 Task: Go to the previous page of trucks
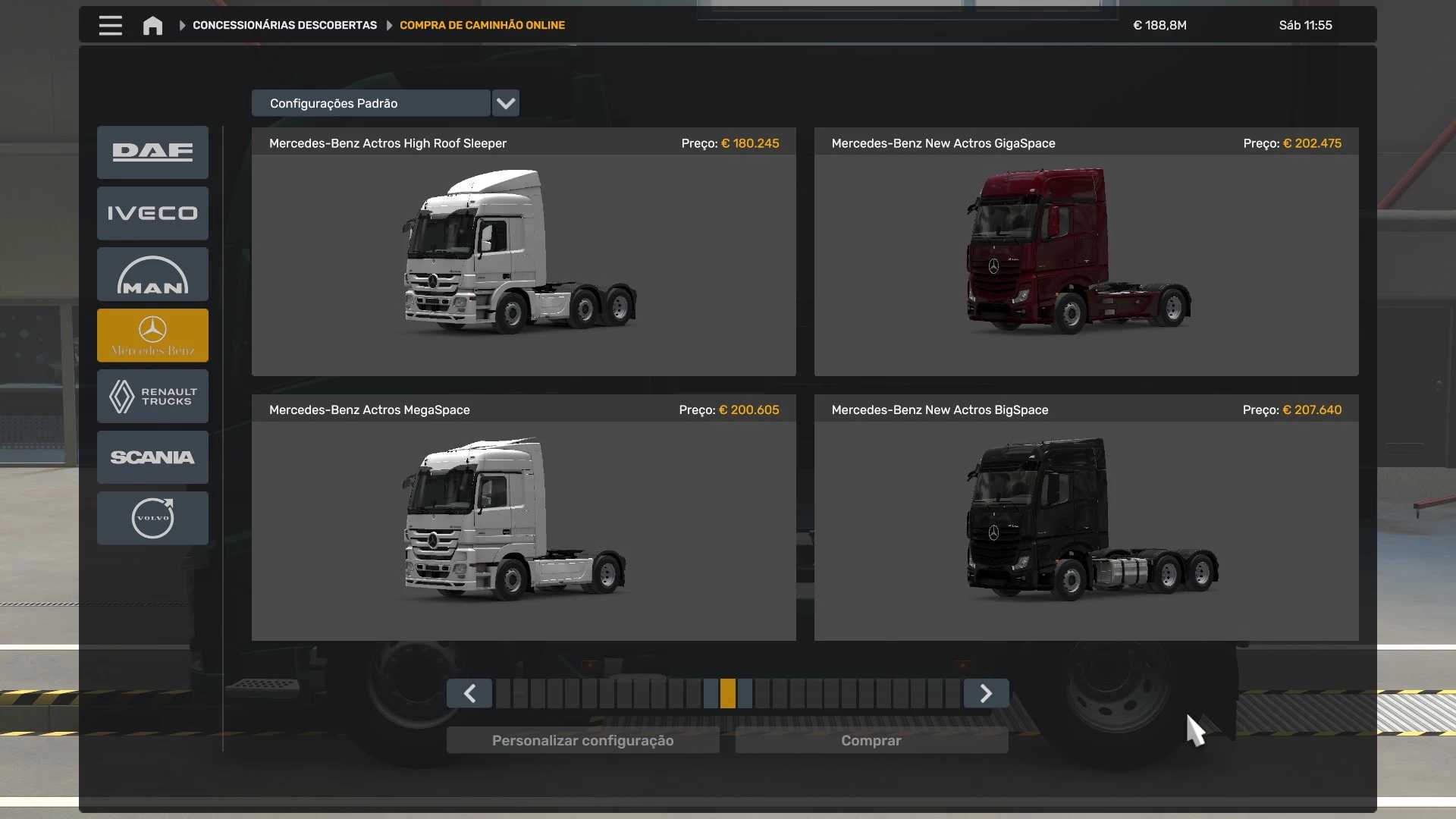pyautogui.click(x=469, y=693)
